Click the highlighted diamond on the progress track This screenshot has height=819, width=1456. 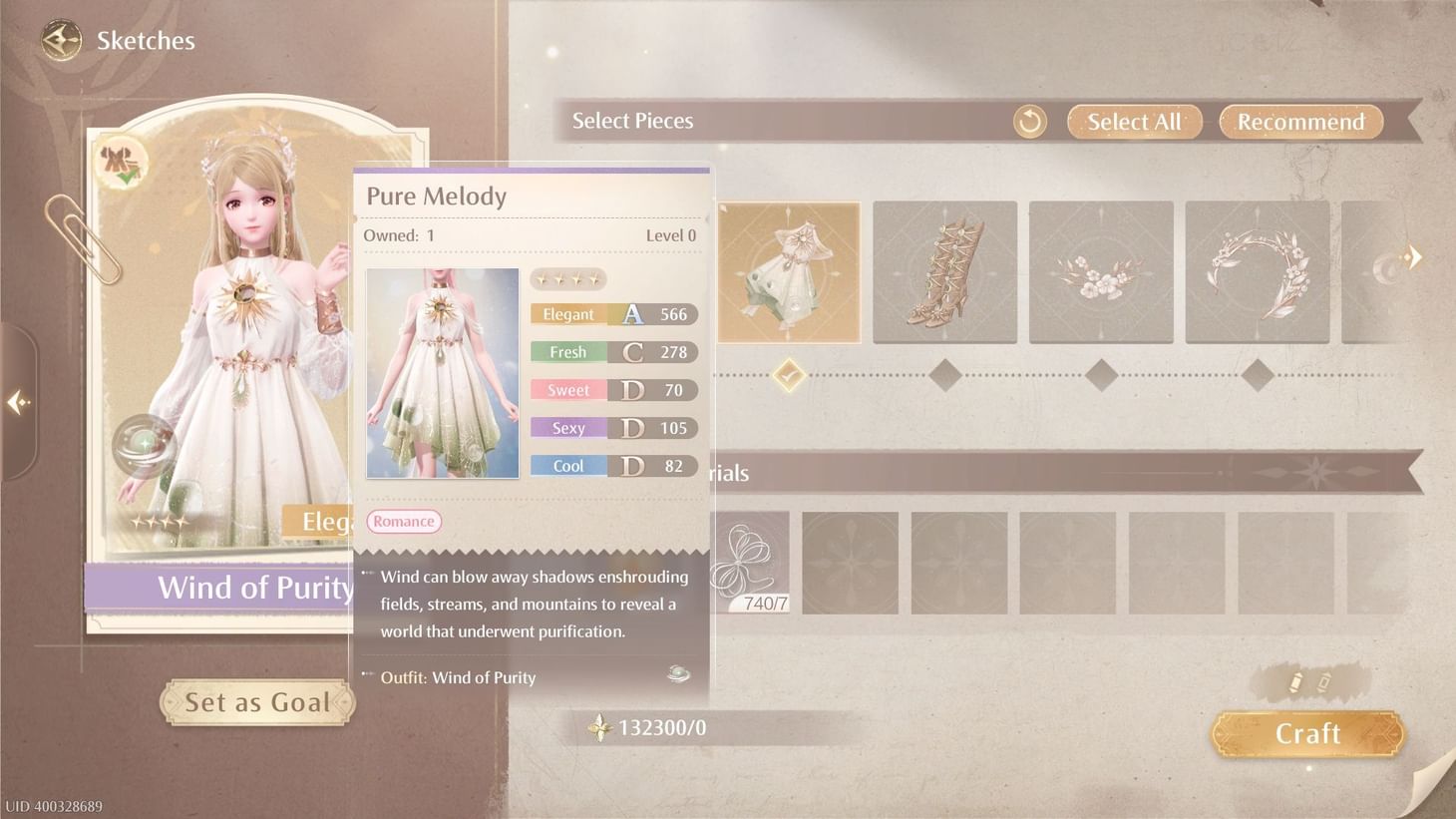pos(788,375)
